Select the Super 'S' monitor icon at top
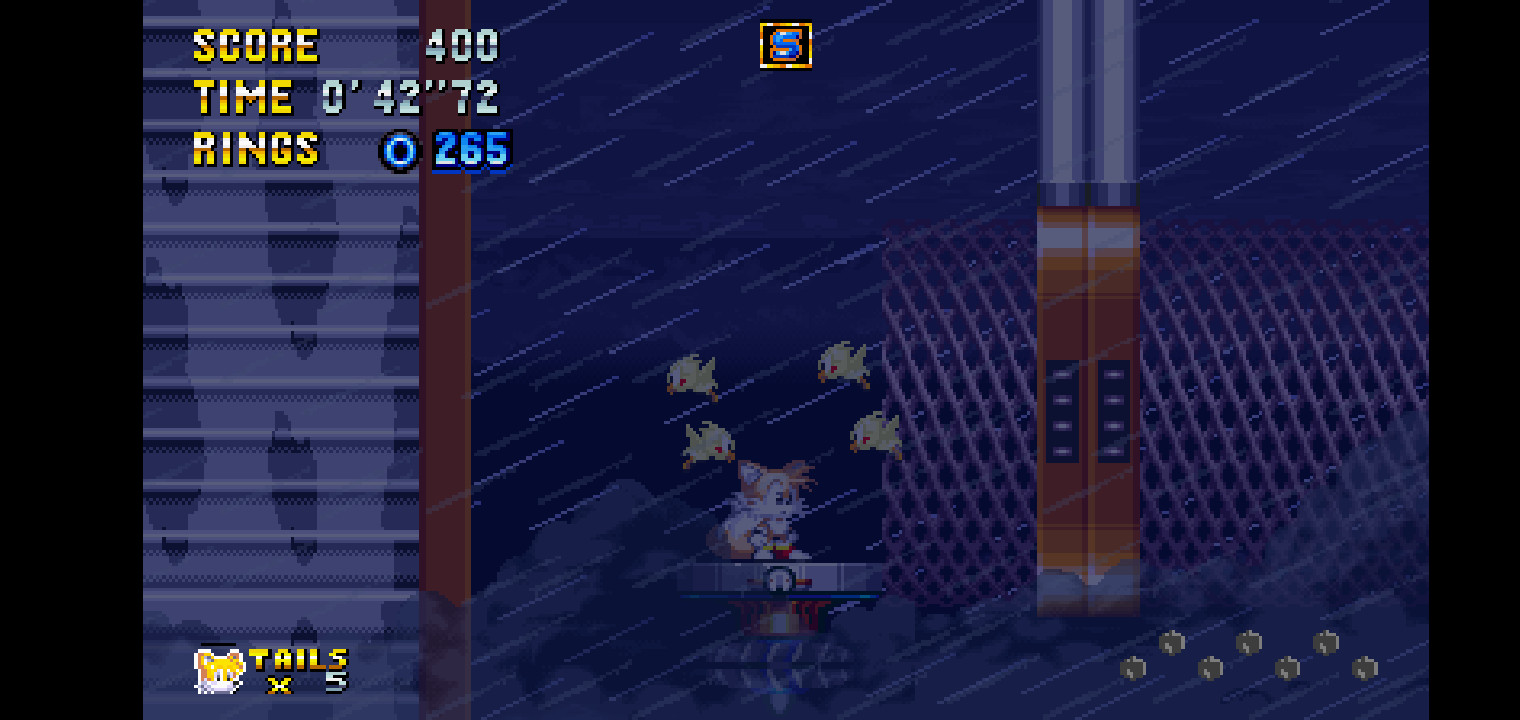This screenshot has width=1520, height=720. [786, 45]
